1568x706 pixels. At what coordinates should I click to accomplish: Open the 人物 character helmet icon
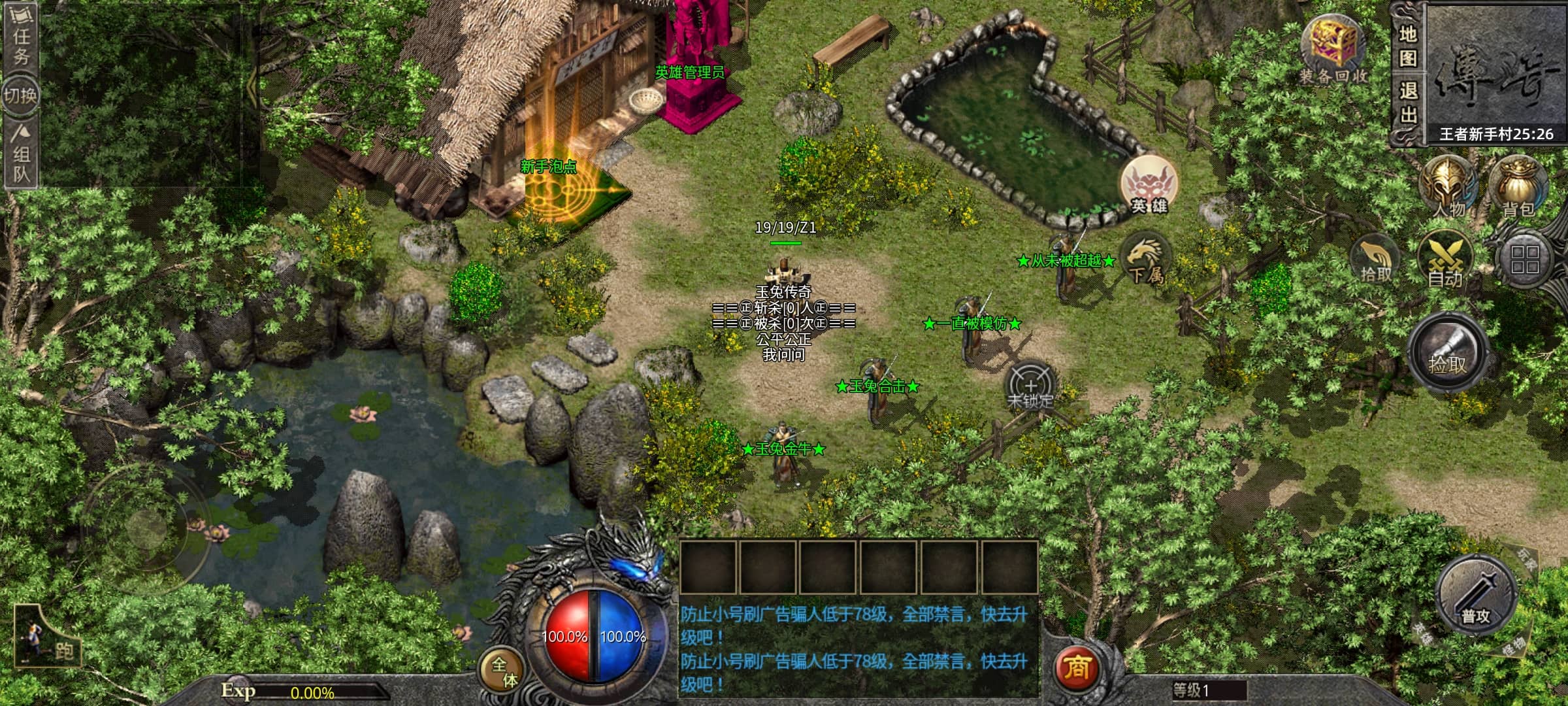coord(1448,187)
